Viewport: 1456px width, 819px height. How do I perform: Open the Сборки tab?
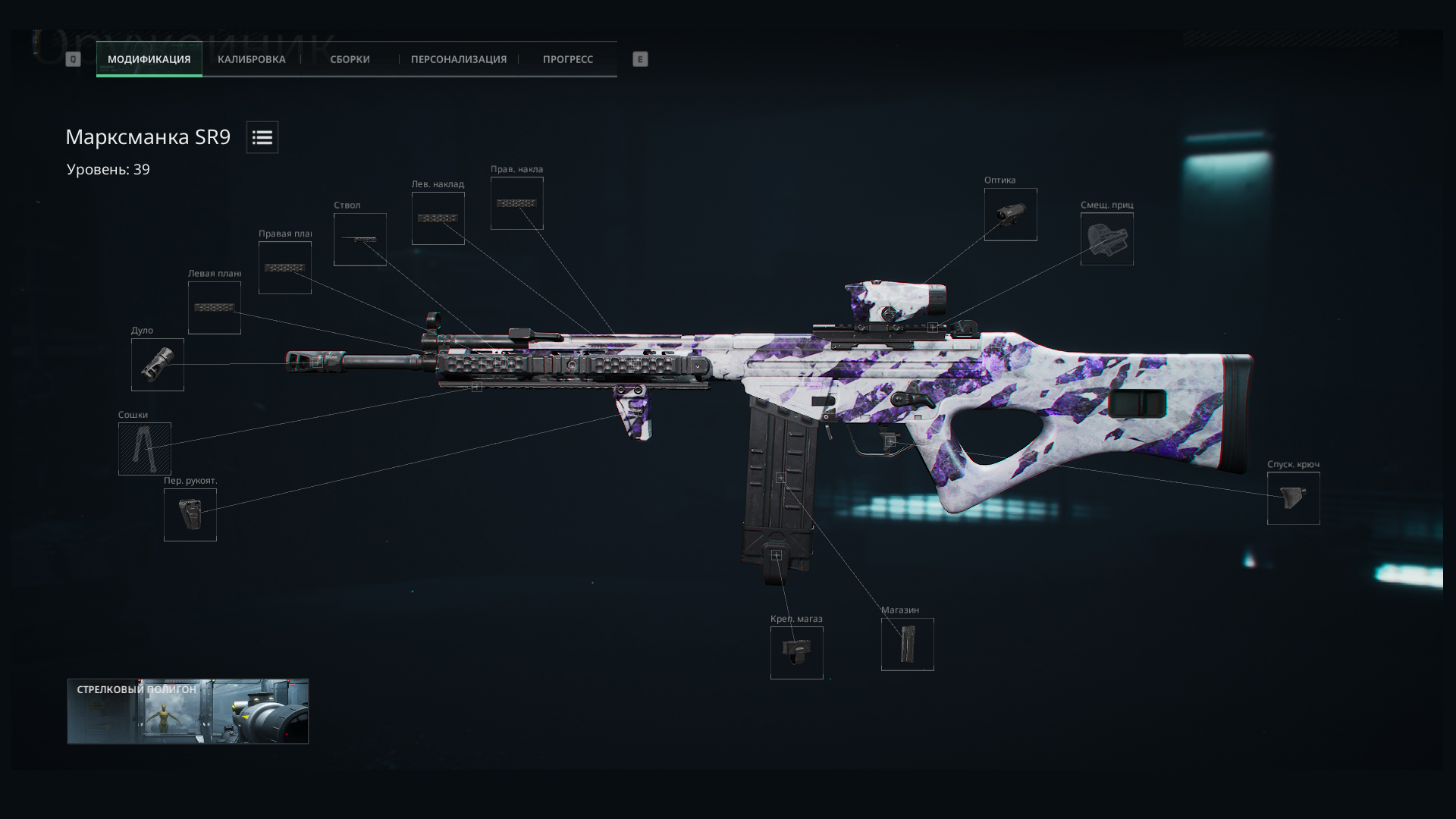click(350, 59)
